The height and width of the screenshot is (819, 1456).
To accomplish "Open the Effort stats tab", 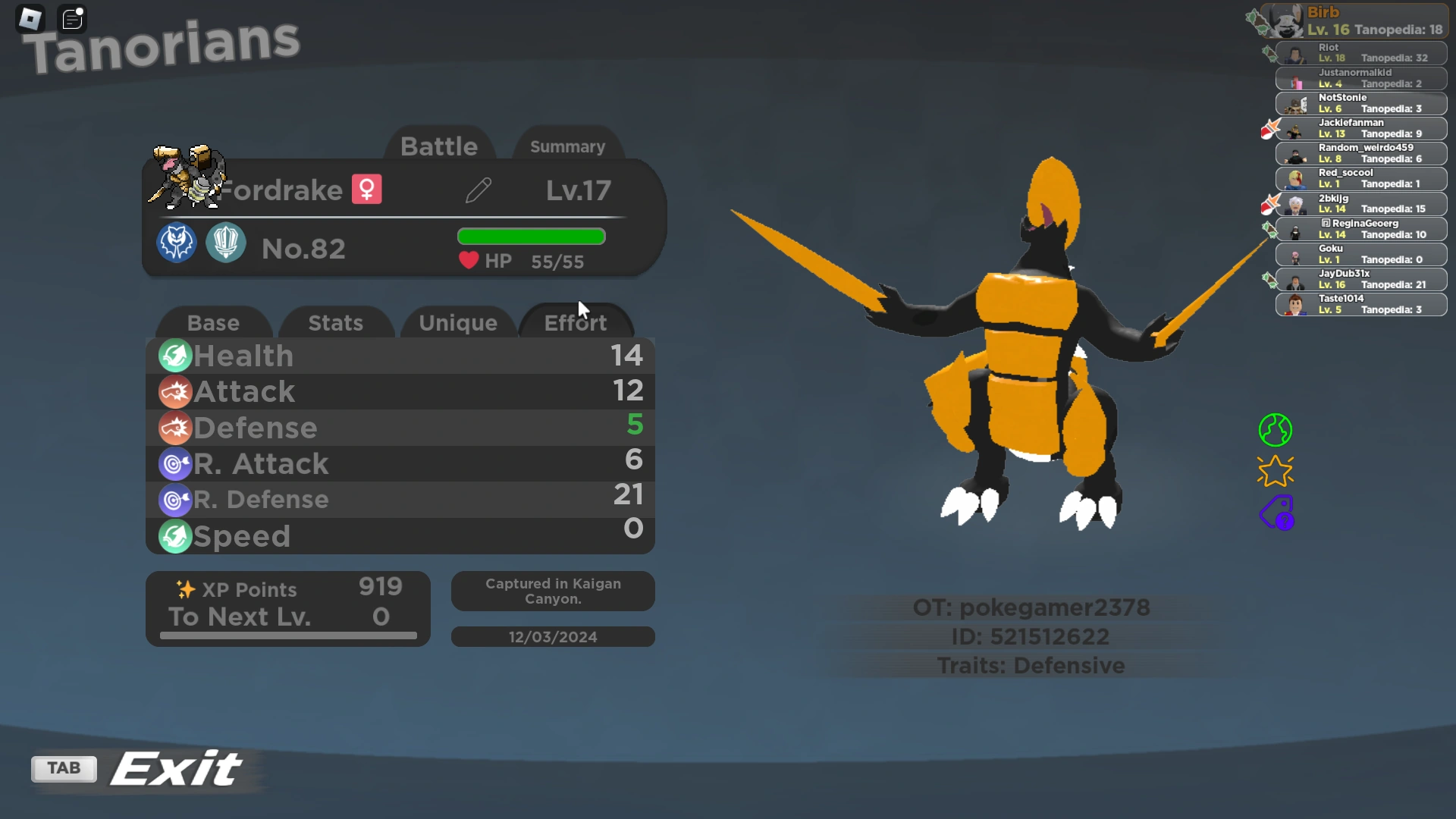I will coord(576,322).
